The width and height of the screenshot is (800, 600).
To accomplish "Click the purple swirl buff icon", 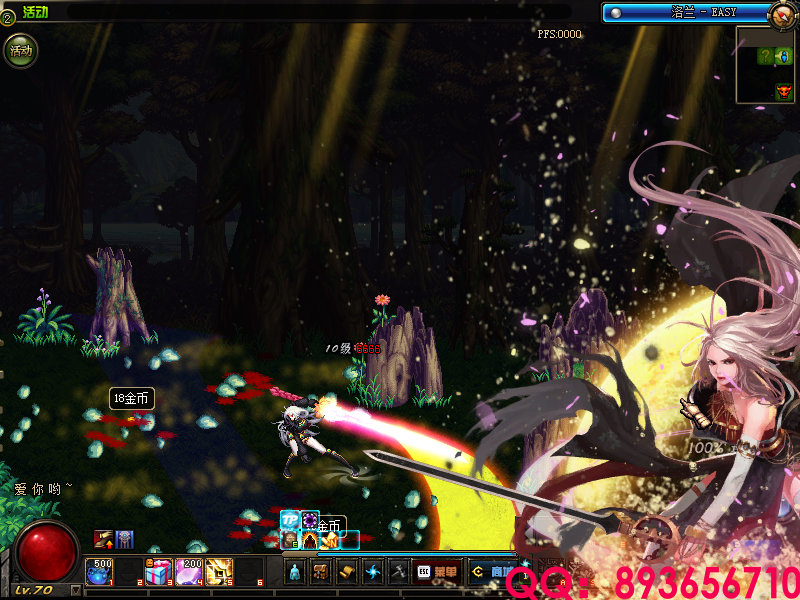I will click(311, 521).
